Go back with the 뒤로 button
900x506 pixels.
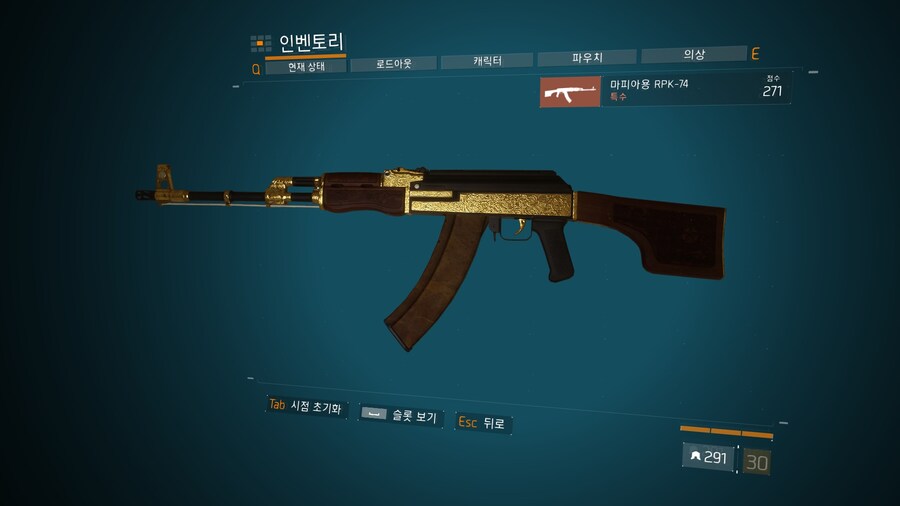[483, 423]
